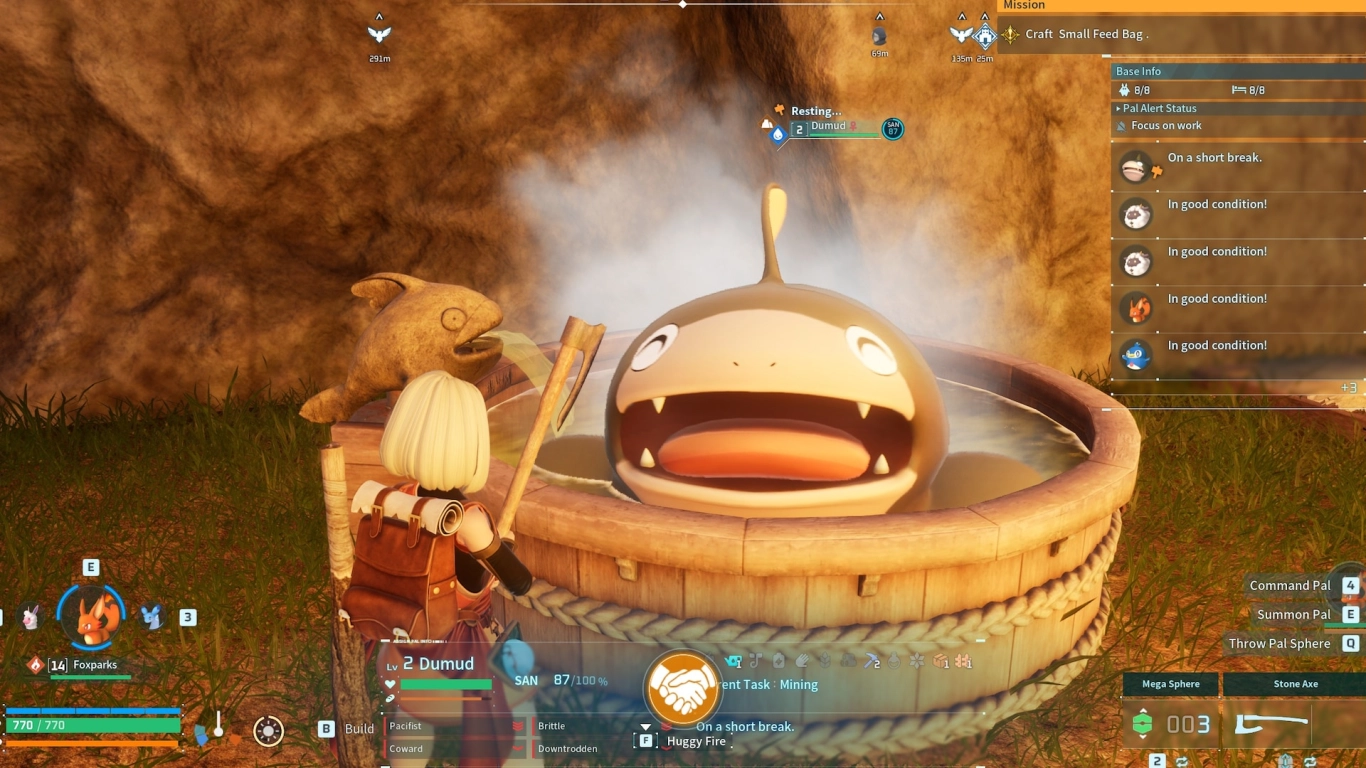Click the Command Pal option

tap(1290, 586)
